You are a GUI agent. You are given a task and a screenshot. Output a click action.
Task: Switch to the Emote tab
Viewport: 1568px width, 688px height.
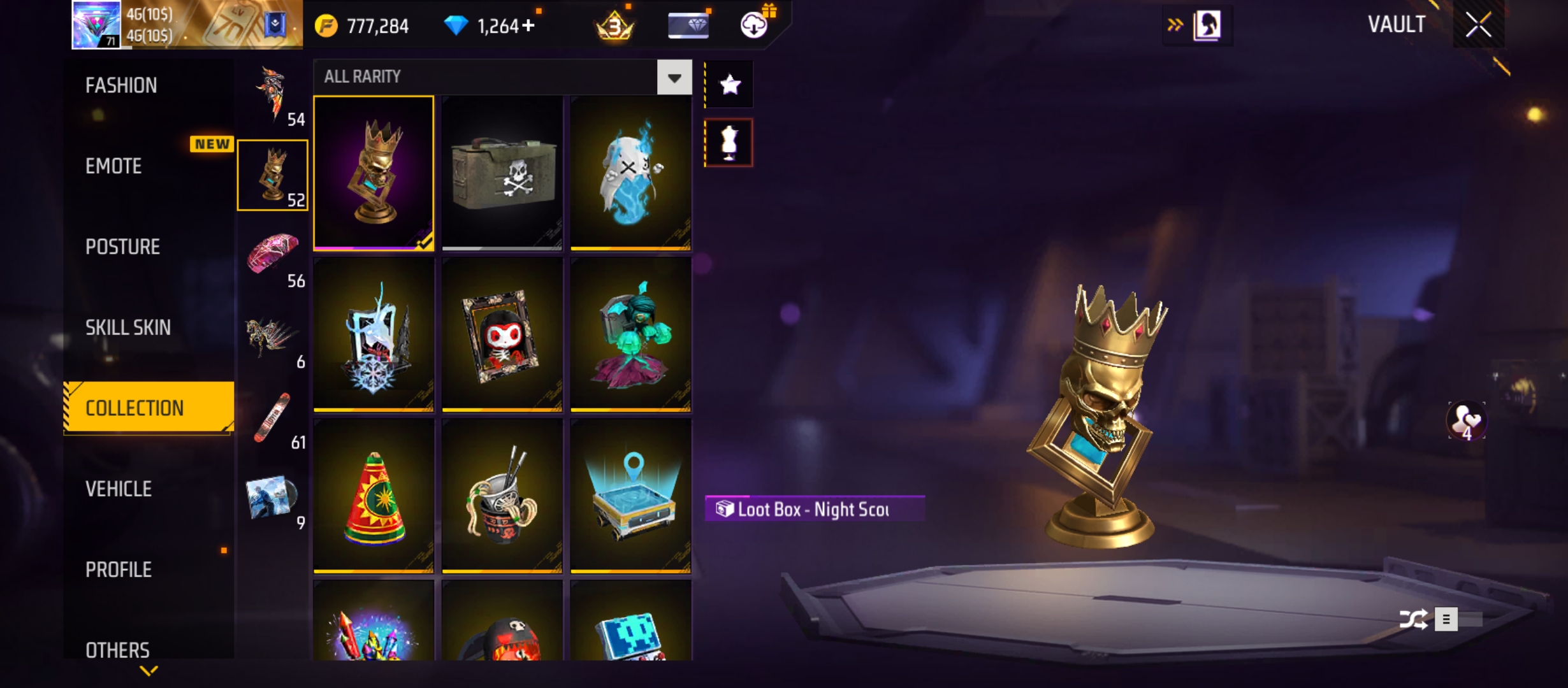tap(113, 166)
